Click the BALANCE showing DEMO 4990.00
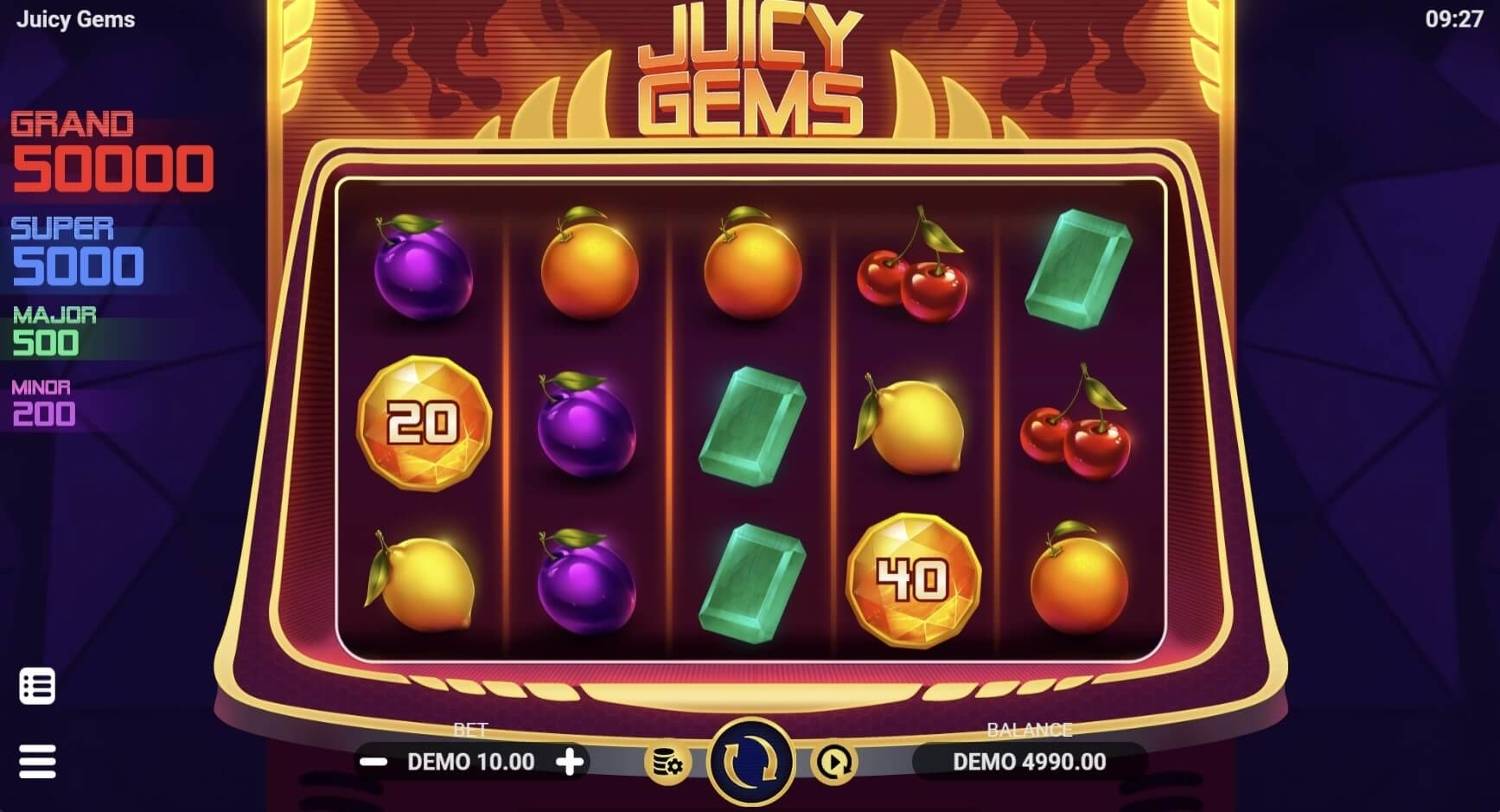The width and height of the screenshot is (1500, 812). click(x=1028, y=761)
